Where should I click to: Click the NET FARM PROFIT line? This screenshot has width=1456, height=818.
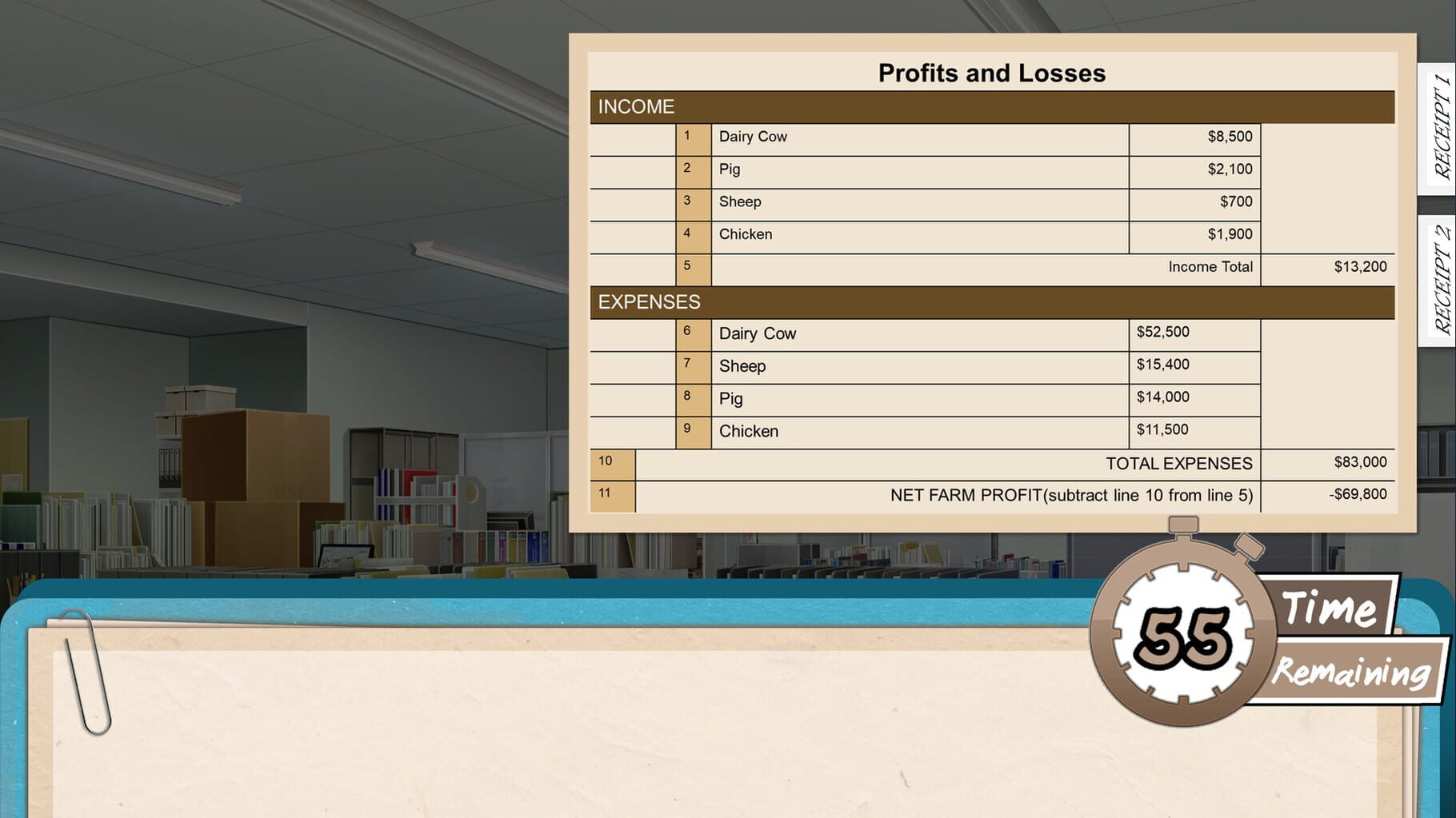pos(1072,494)
